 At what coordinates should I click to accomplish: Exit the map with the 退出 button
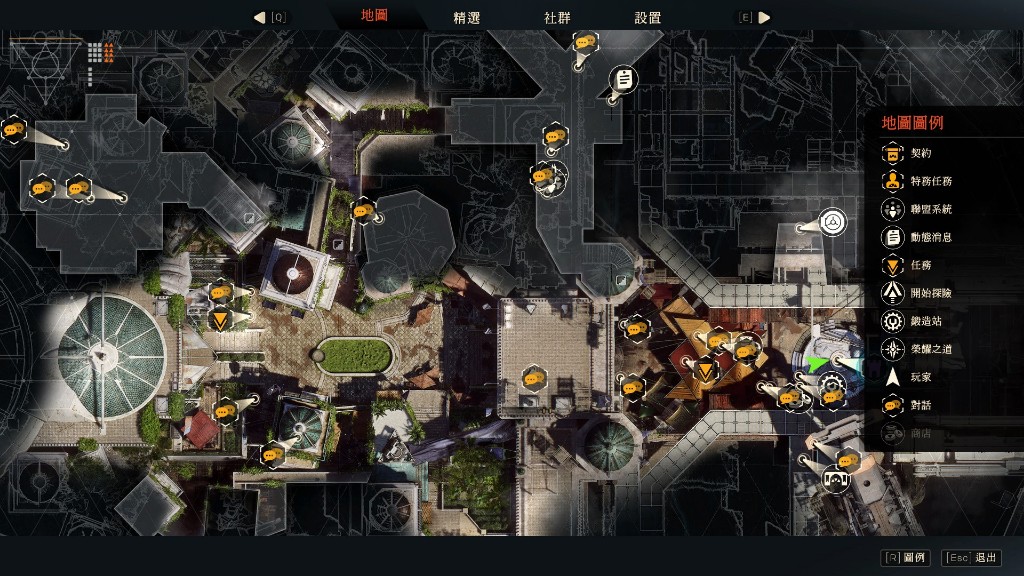coord(973,558)
